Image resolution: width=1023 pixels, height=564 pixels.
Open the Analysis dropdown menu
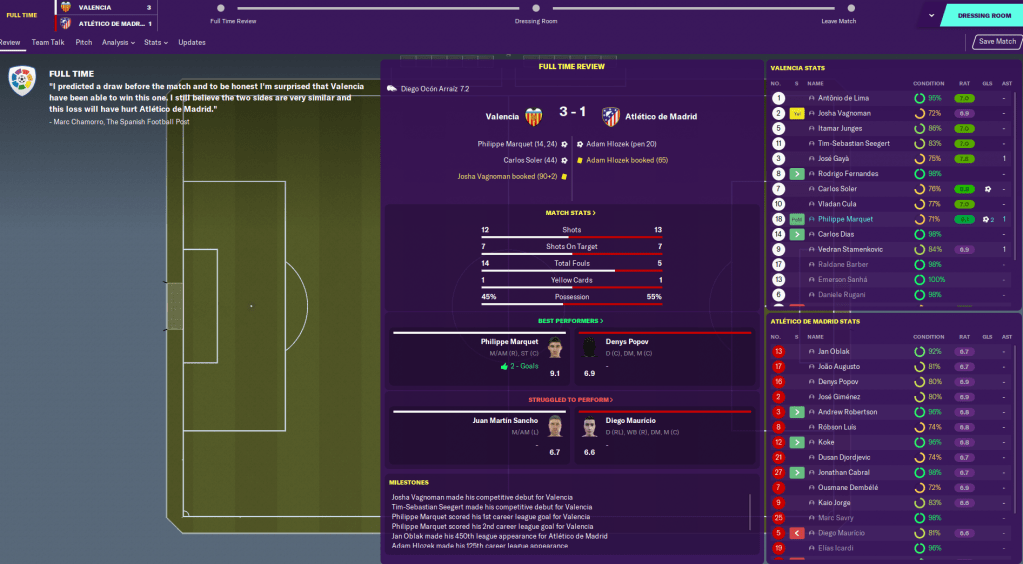click(118, 43)
